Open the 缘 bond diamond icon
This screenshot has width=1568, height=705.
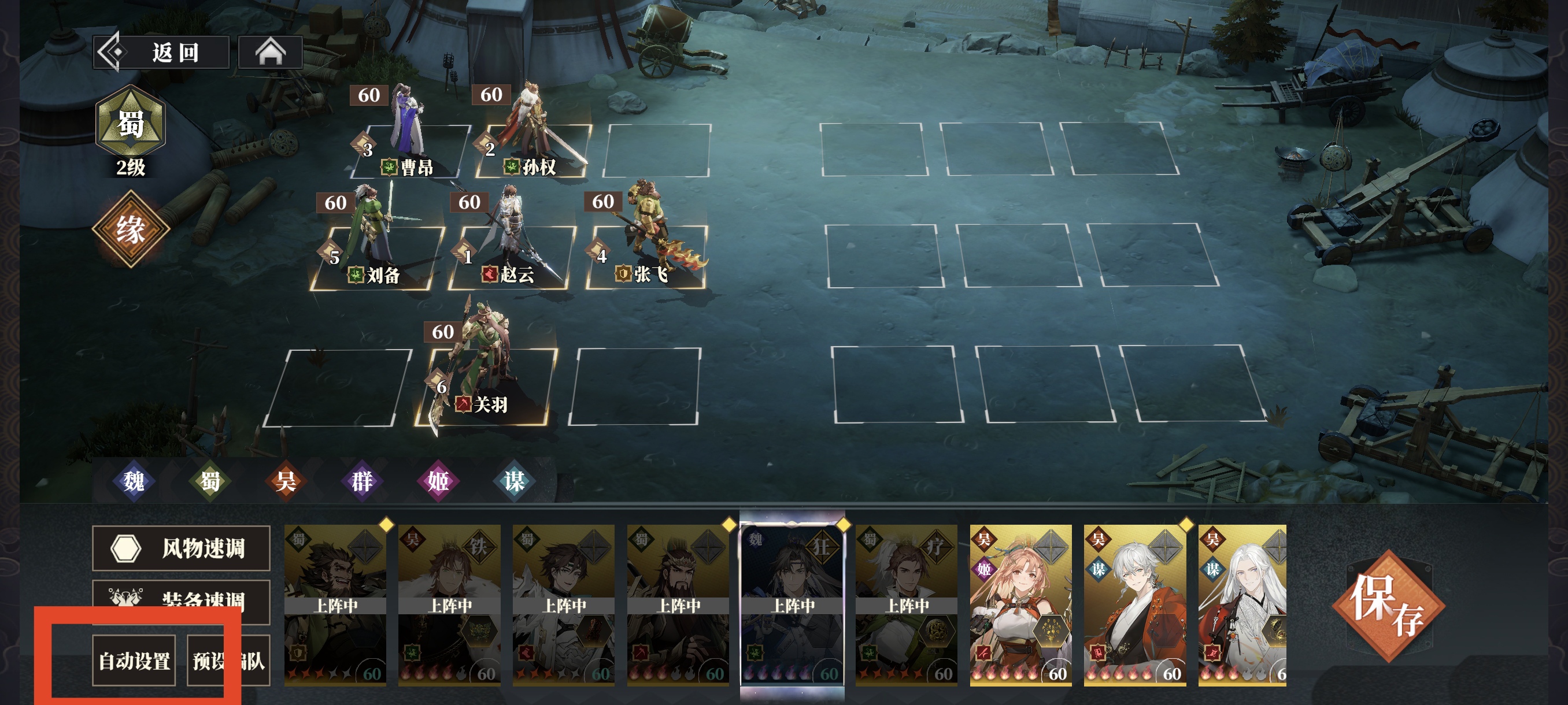point(130,229)
